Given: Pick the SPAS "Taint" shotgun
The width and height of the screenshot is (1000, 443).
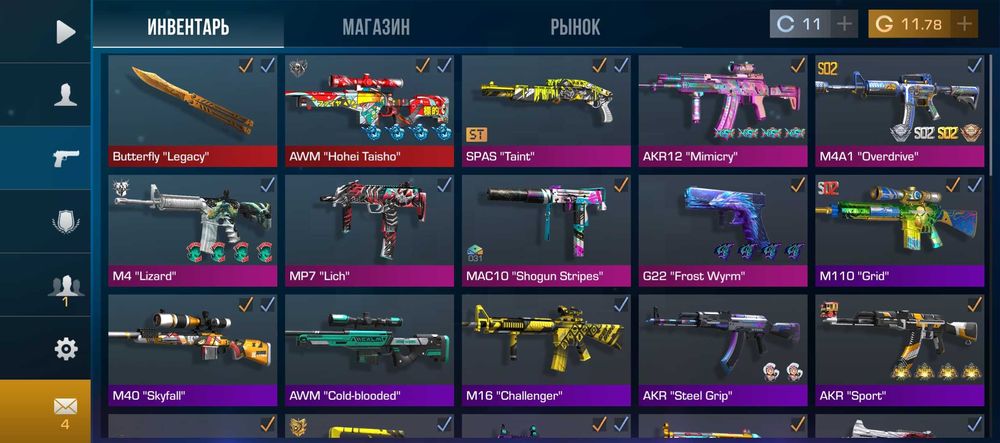Looking at the screenshot, I should click(546, 110).
